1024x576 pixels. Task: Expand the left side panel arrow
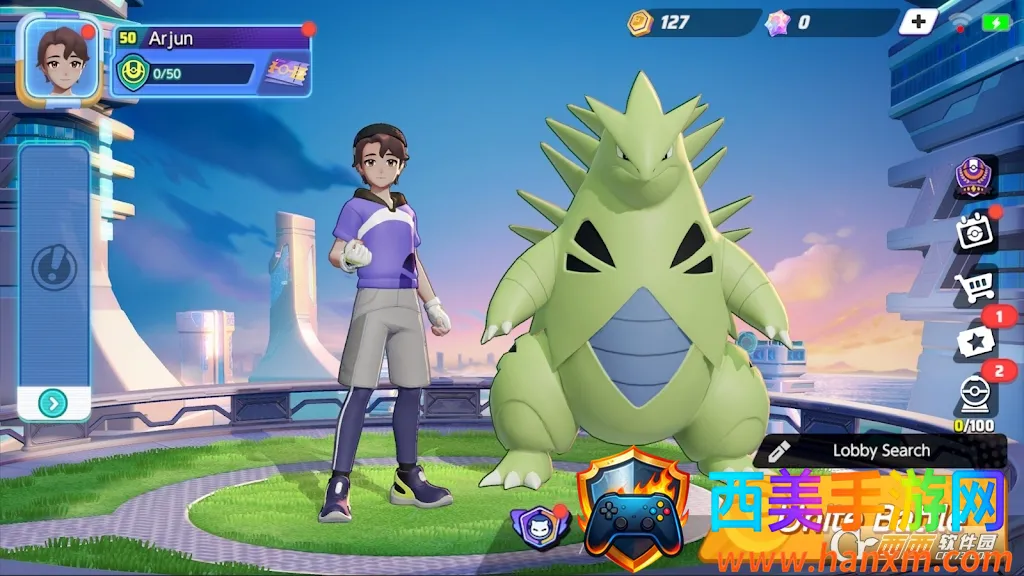coord(54,404)
